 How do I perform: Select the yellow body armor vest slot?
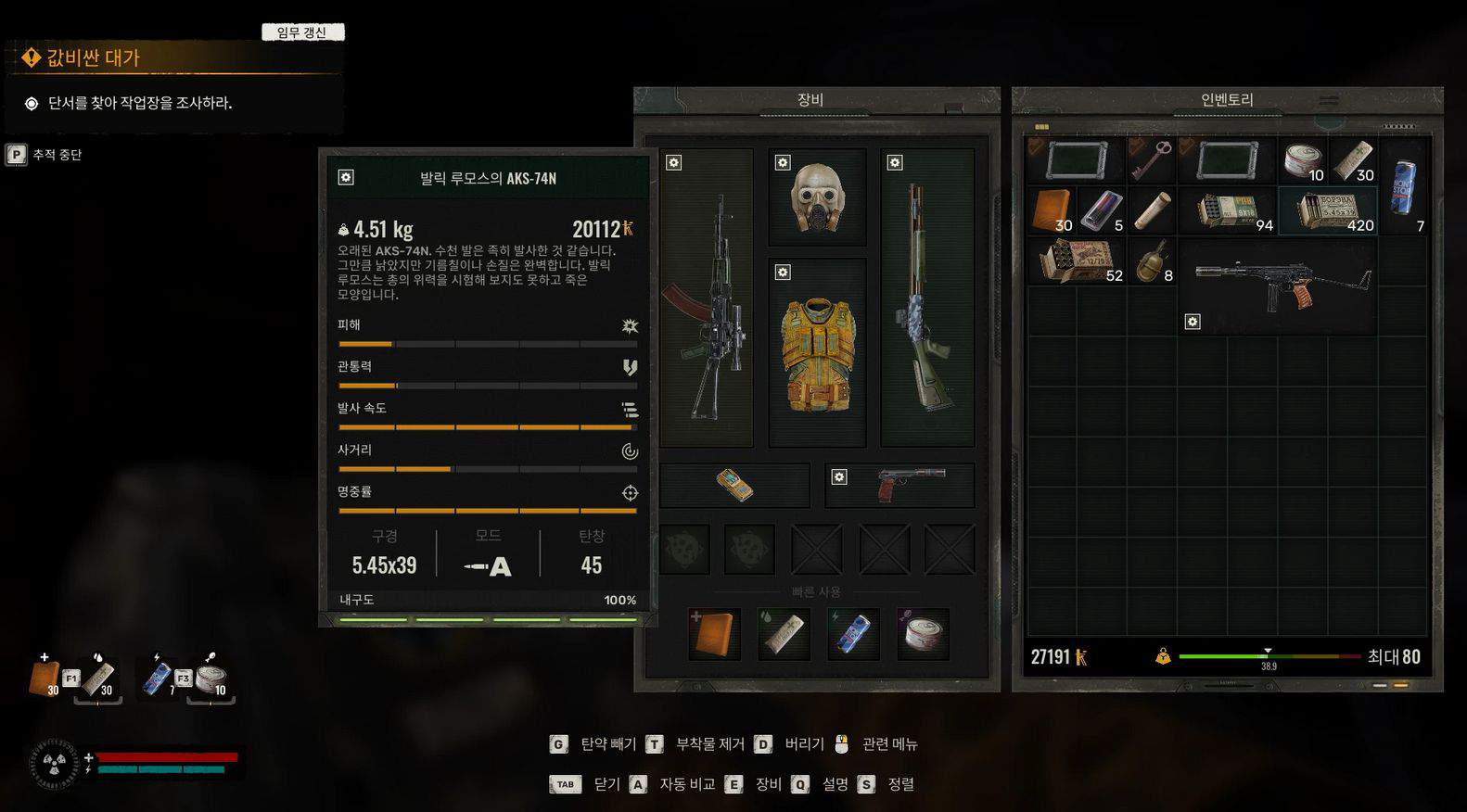817,353
